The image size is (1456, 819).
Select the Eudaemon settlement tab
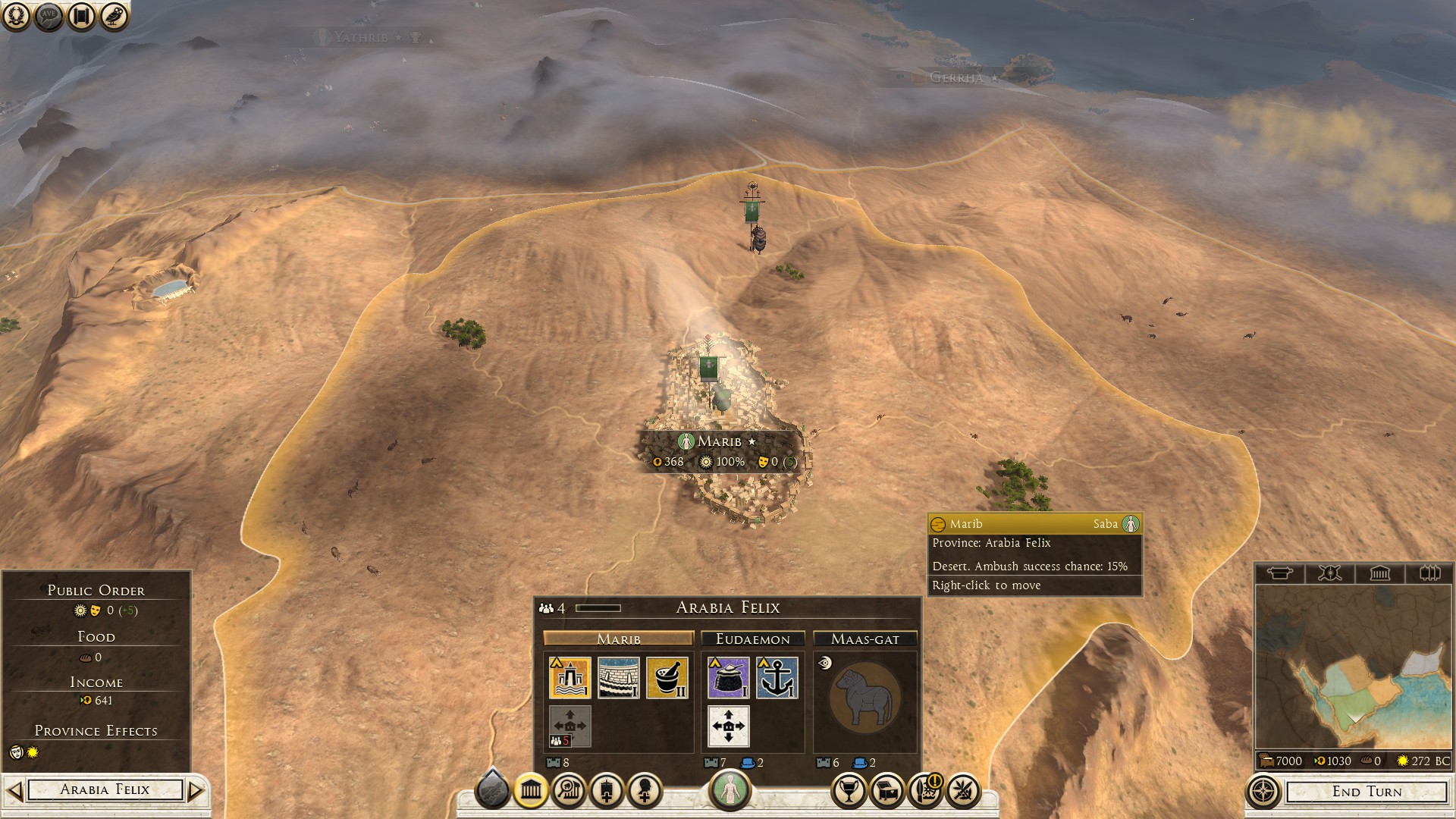click(752, 639)
